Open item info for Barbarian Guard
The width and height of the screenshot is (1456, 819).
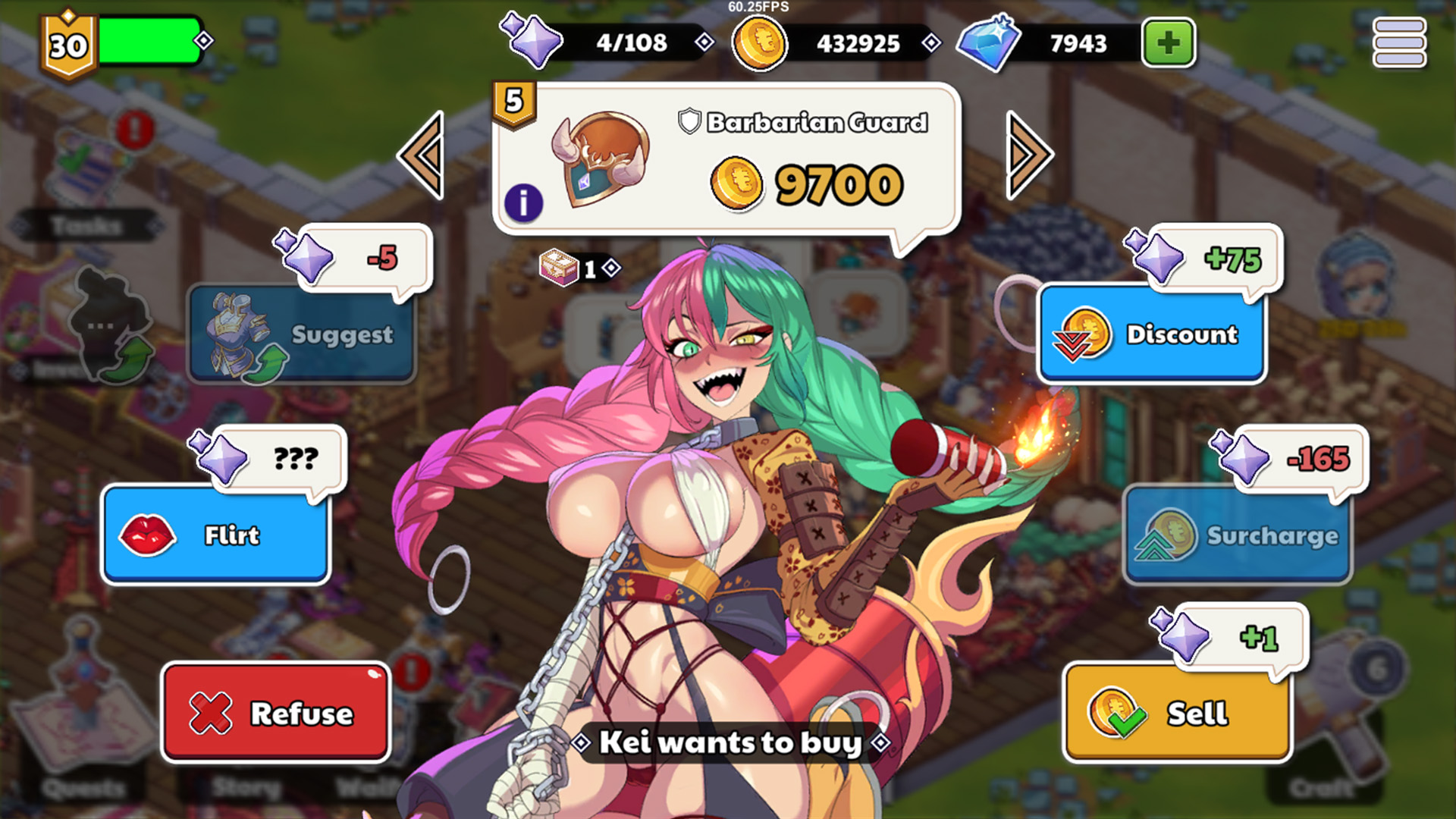(x=523, y=203)
